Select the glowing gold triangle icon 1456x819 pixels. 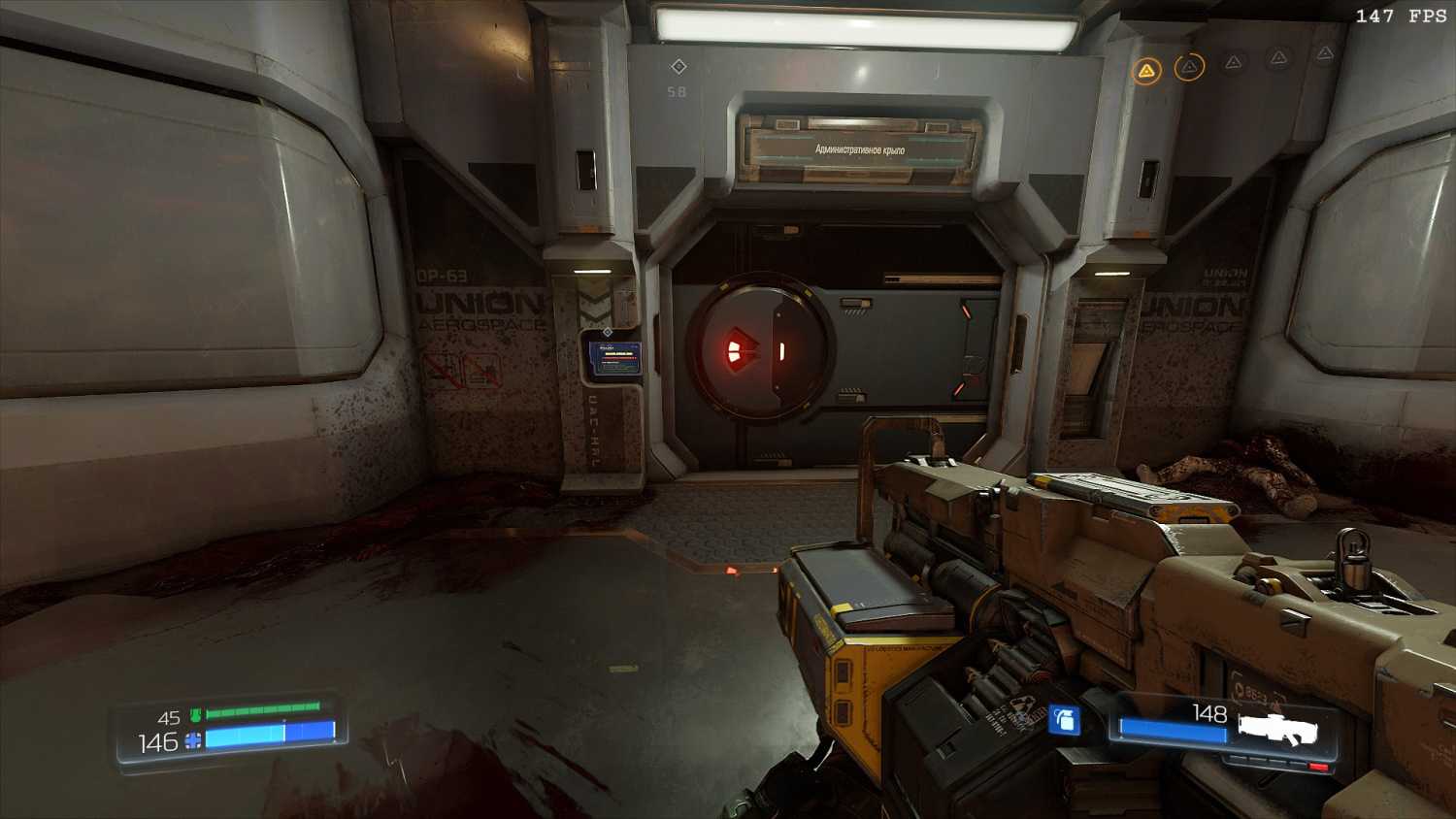pyautogui.click(x=1146, y=71)
